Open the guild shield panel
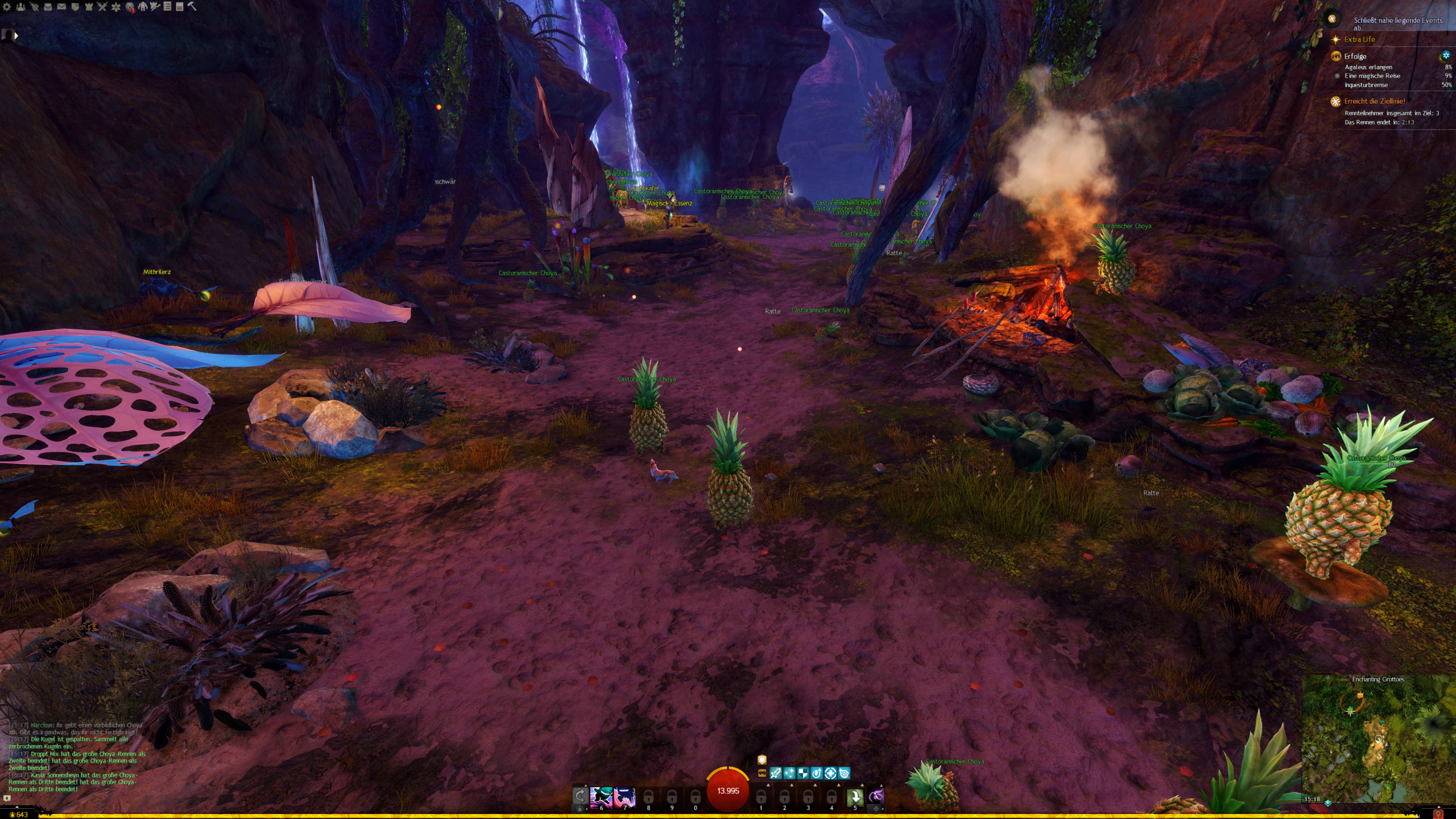The width and height of the screenshot is (1456, 819). pos(75,7)
